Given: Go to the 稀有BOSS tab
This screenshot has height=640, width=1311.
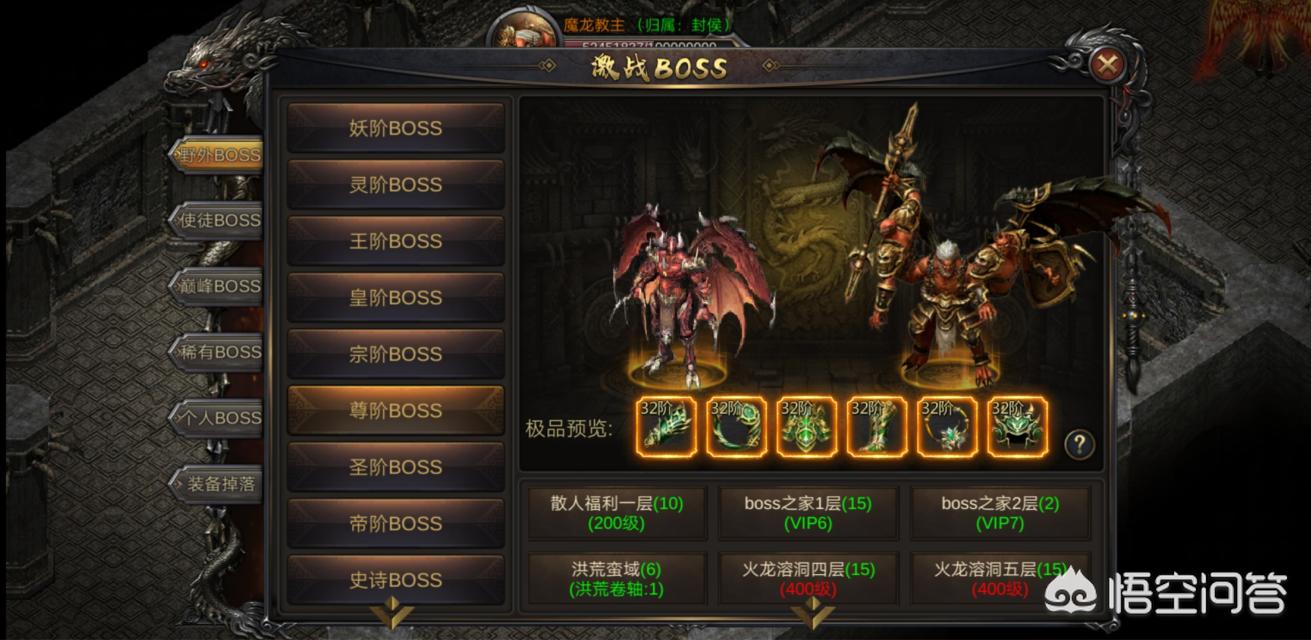Looking at the screenshot, I should pyautogui.click(x=216, y=352).
